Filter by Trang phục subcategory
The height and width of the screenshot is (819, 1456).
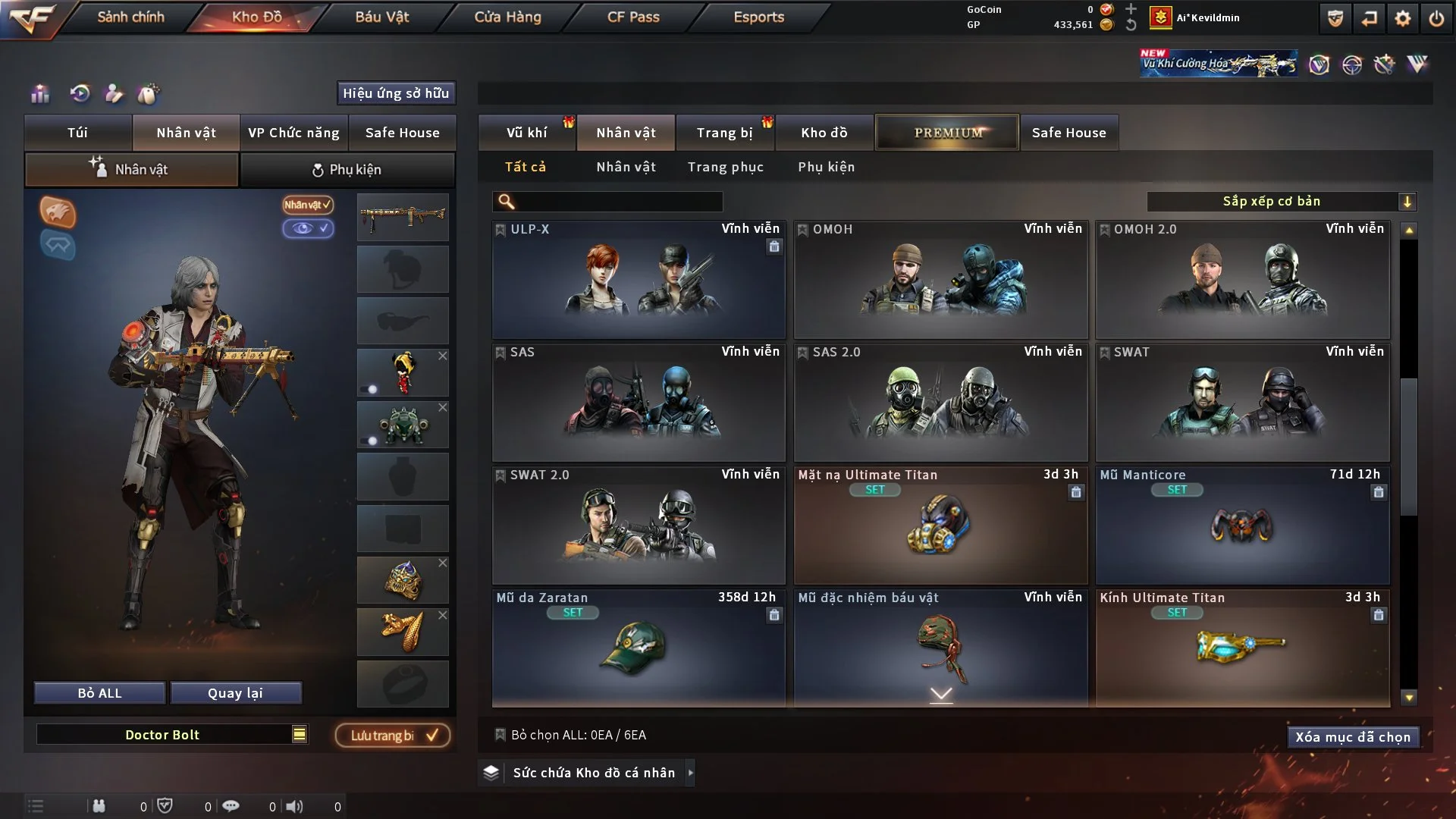tap(725, 167)
